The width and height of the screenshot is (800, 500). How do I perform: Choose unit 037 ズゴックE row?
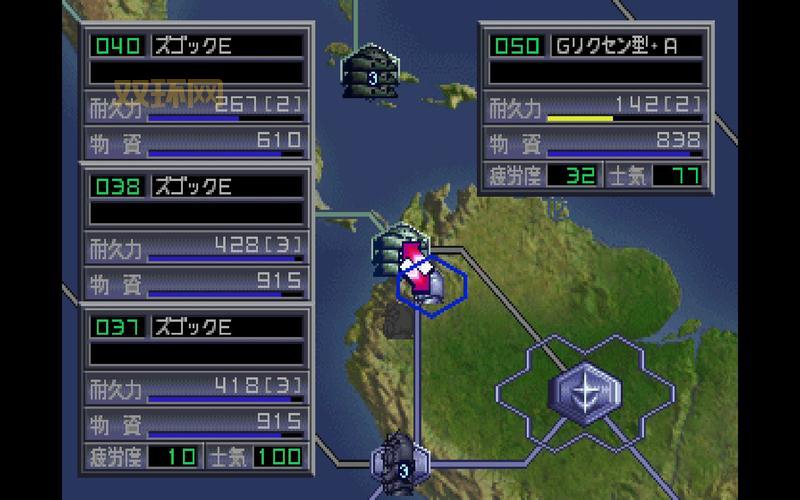[196, 327]
